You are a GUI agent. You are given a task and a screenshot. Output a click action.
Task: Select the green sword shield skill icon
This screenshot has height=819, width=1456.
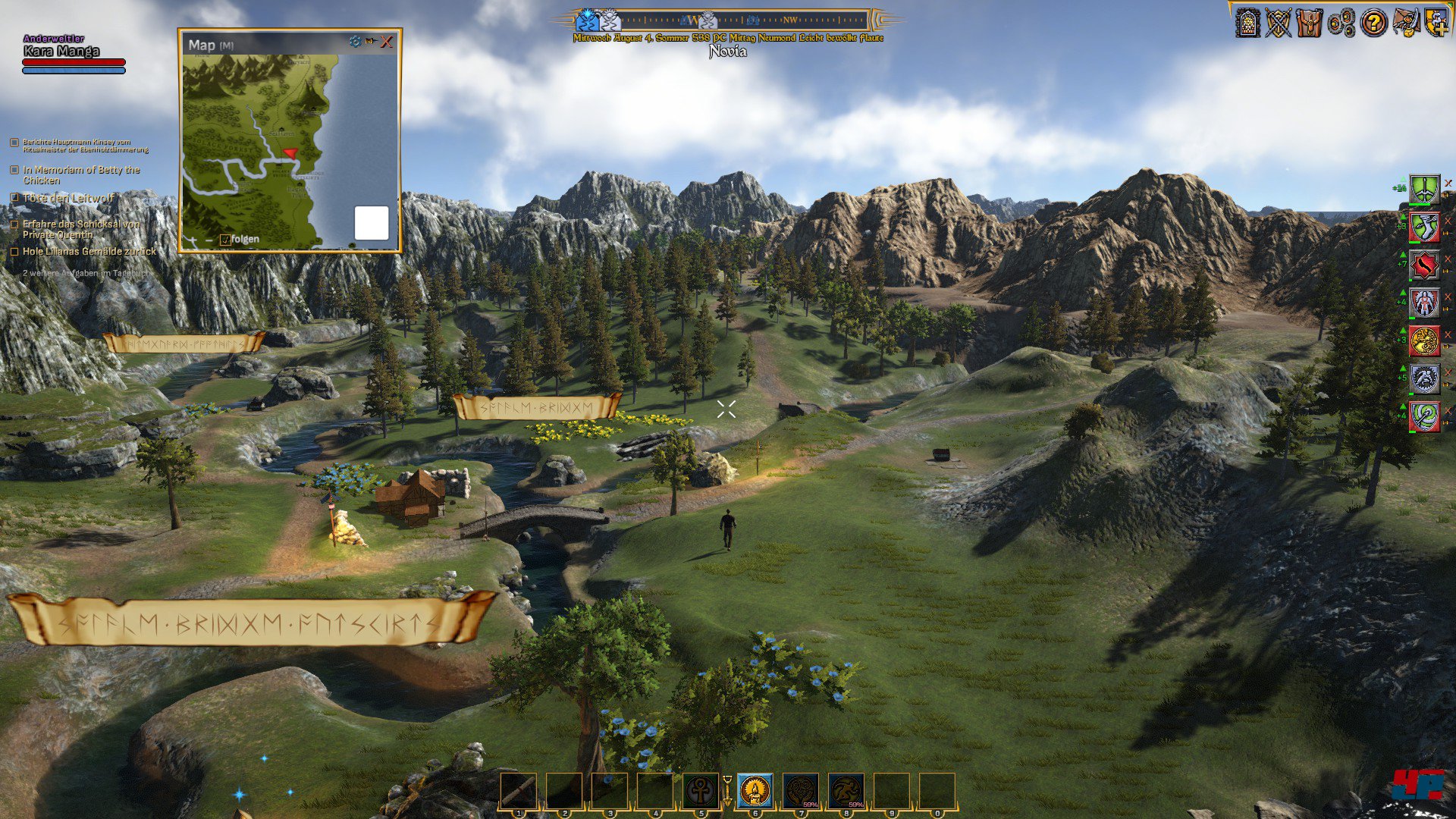coord(1424,189)
